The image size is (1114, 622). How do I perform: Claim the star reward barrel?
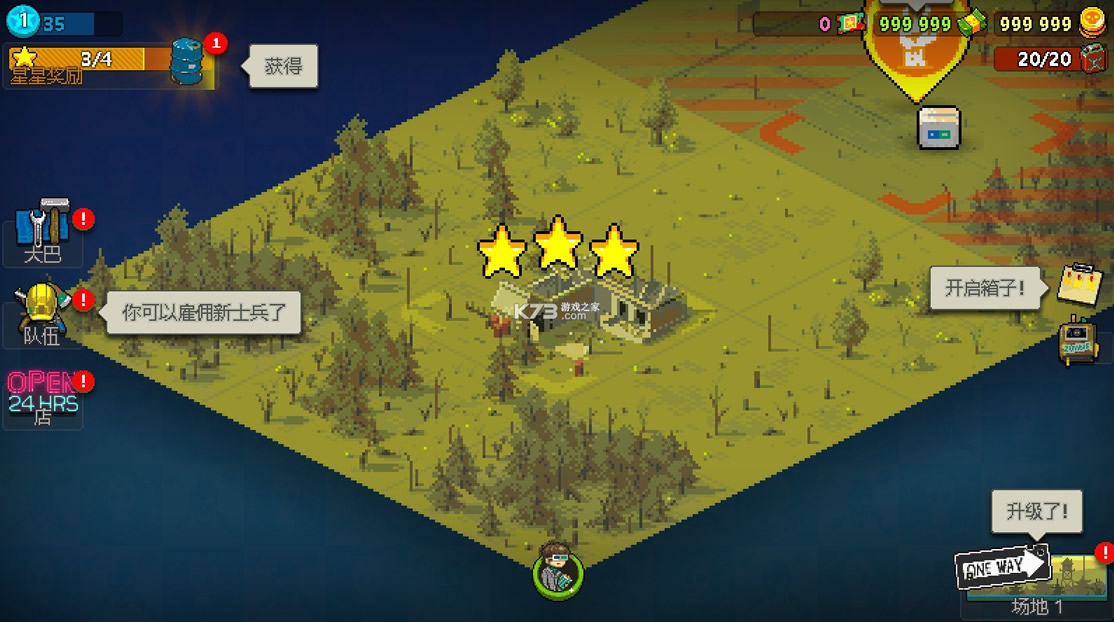(x=187, y=61)
